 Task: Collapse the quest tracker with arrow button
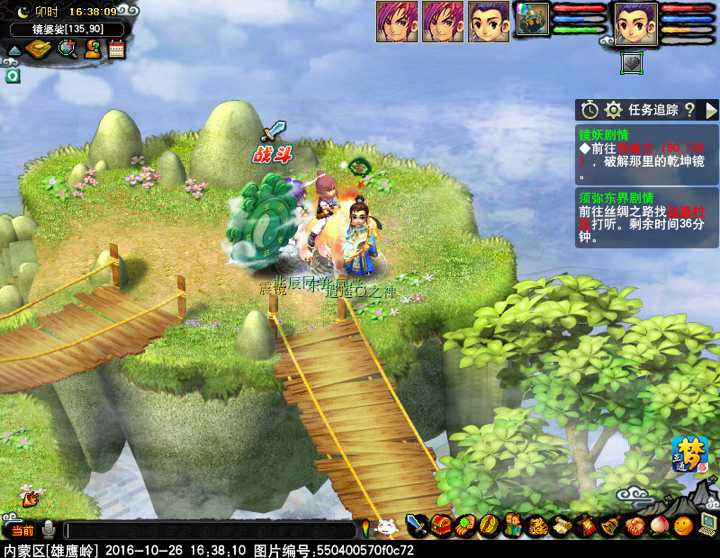(711, 110)
